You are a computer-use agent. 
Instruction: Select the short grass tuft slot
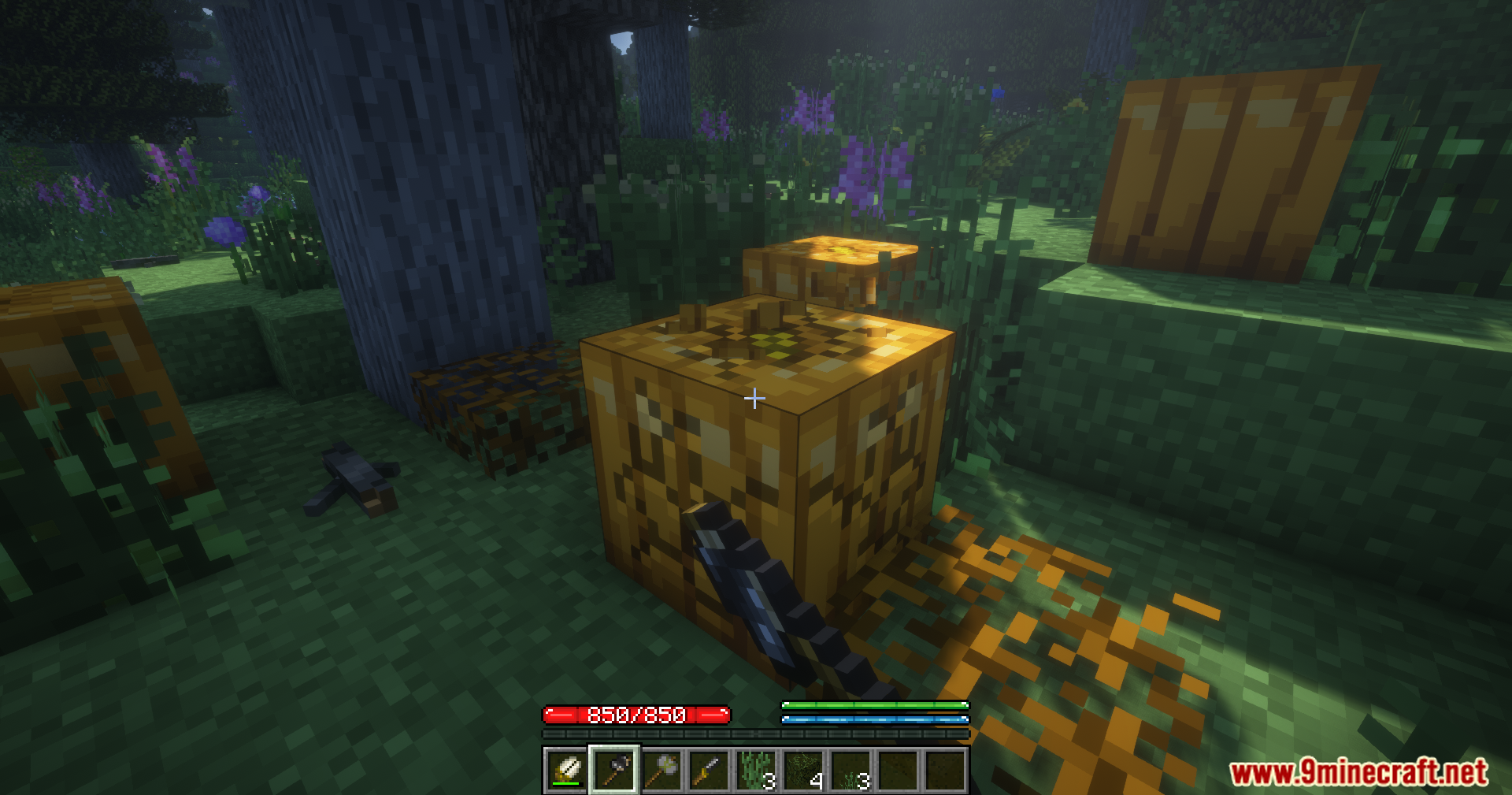pyautogui.click(x=850, y=770)
